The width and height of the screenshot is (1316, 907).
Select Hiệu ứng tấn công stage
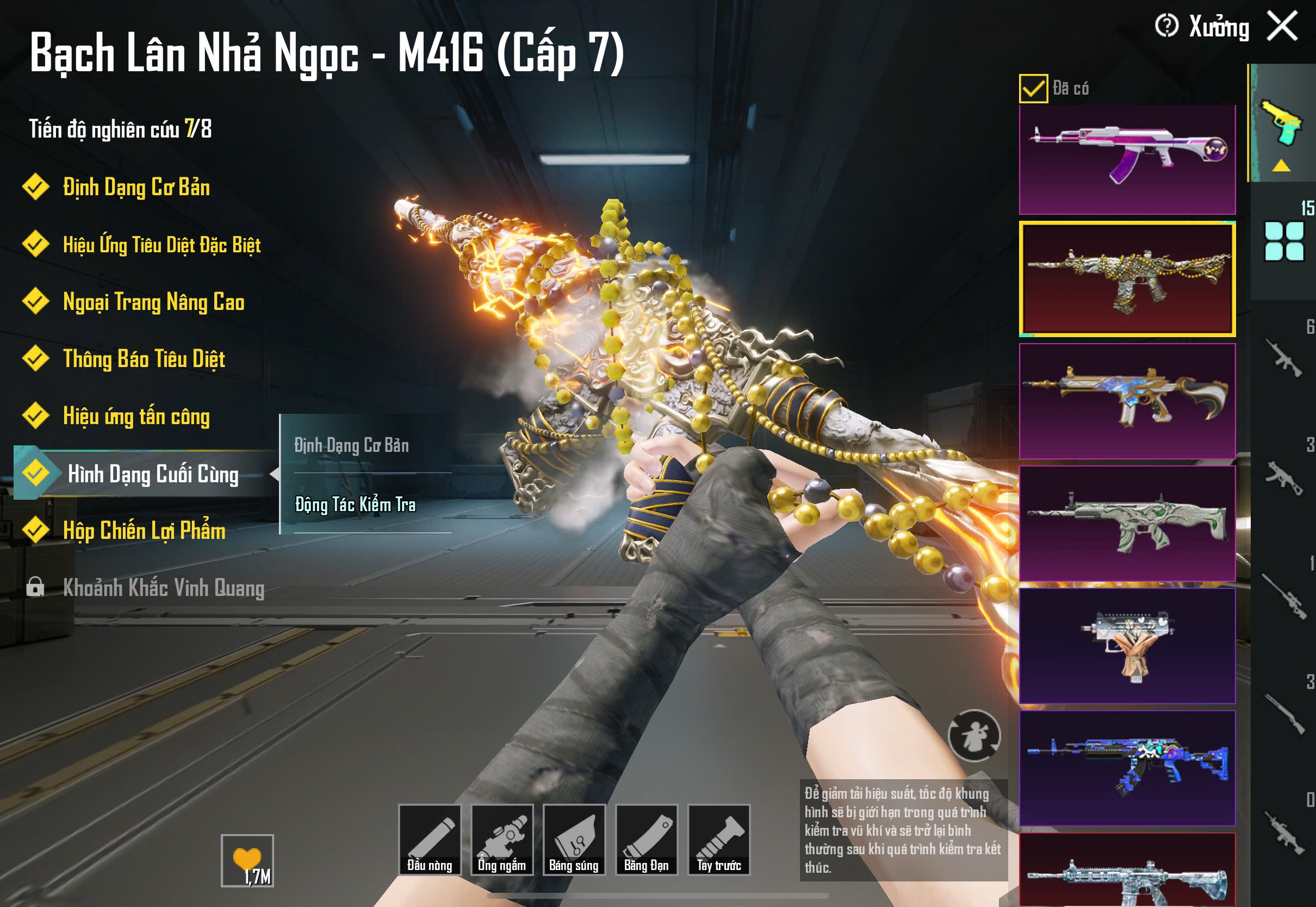point(136,417)
